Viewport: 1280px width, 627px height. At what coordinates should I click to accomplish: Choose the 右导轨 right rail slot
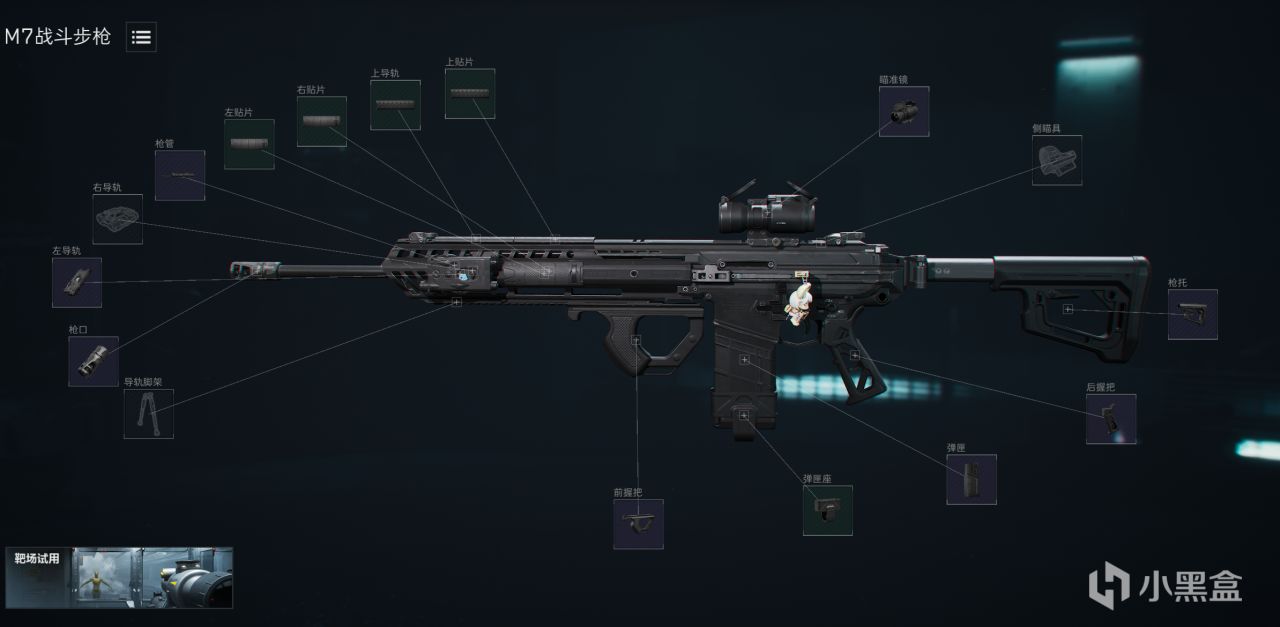click(118, 219)
